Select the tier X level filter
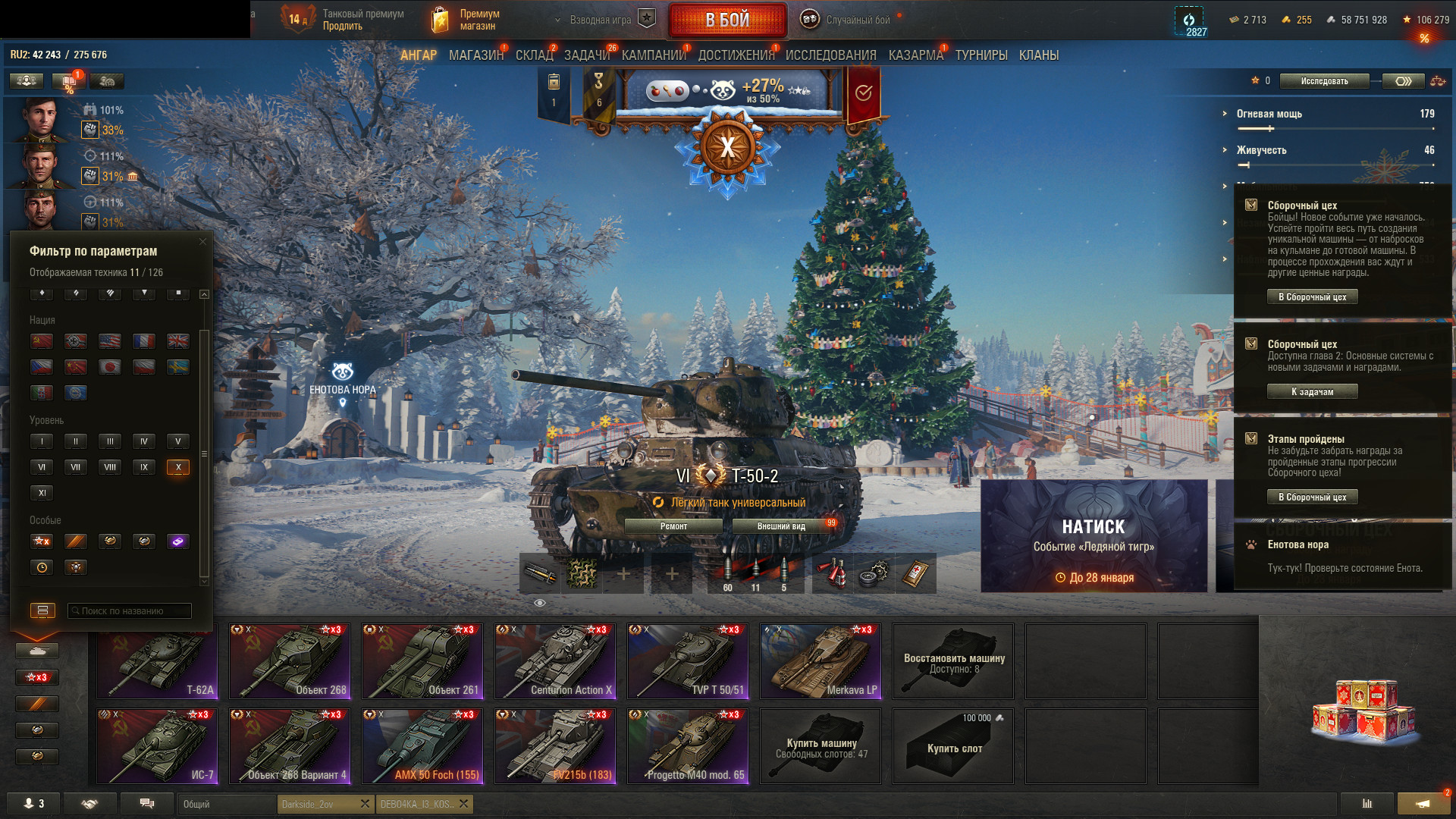This screenshot has width=1456, height=819. (x=178, y=467)
